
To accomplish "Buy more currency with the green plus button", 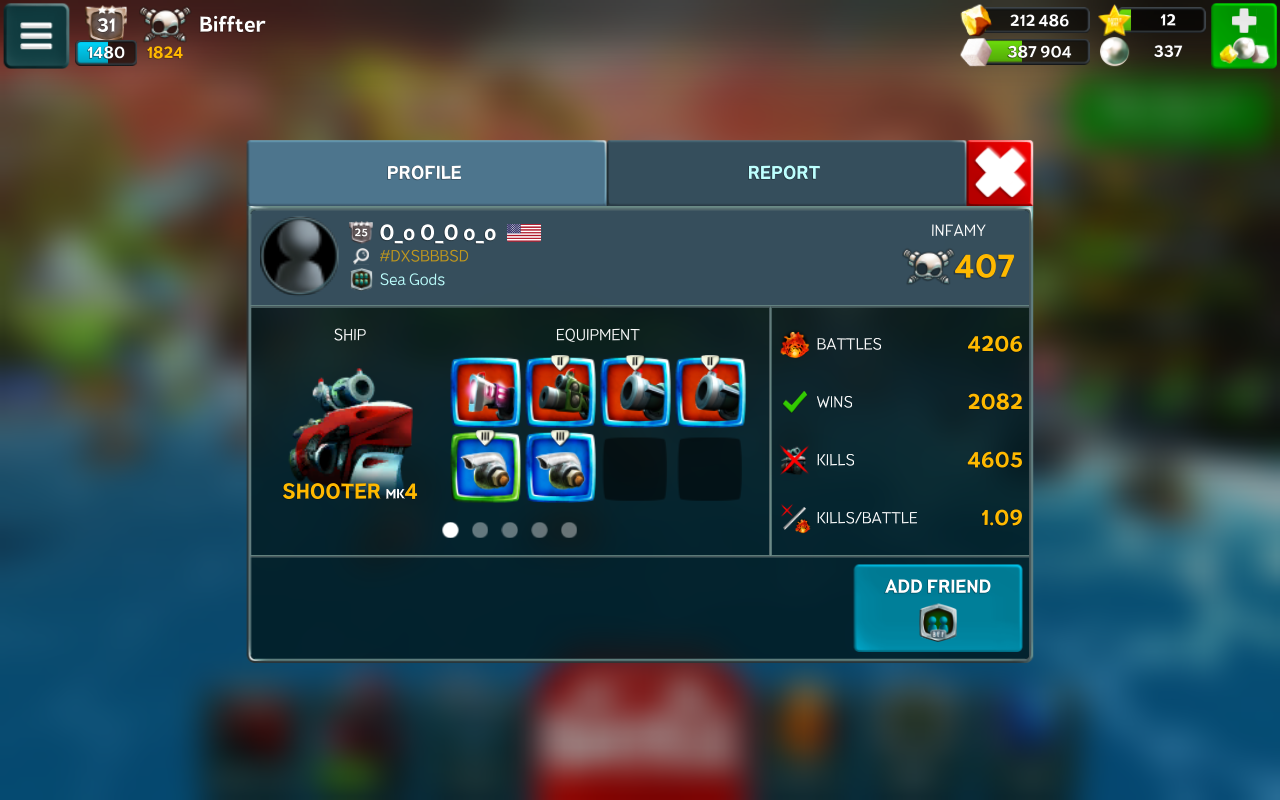I will click(1243, 36).
